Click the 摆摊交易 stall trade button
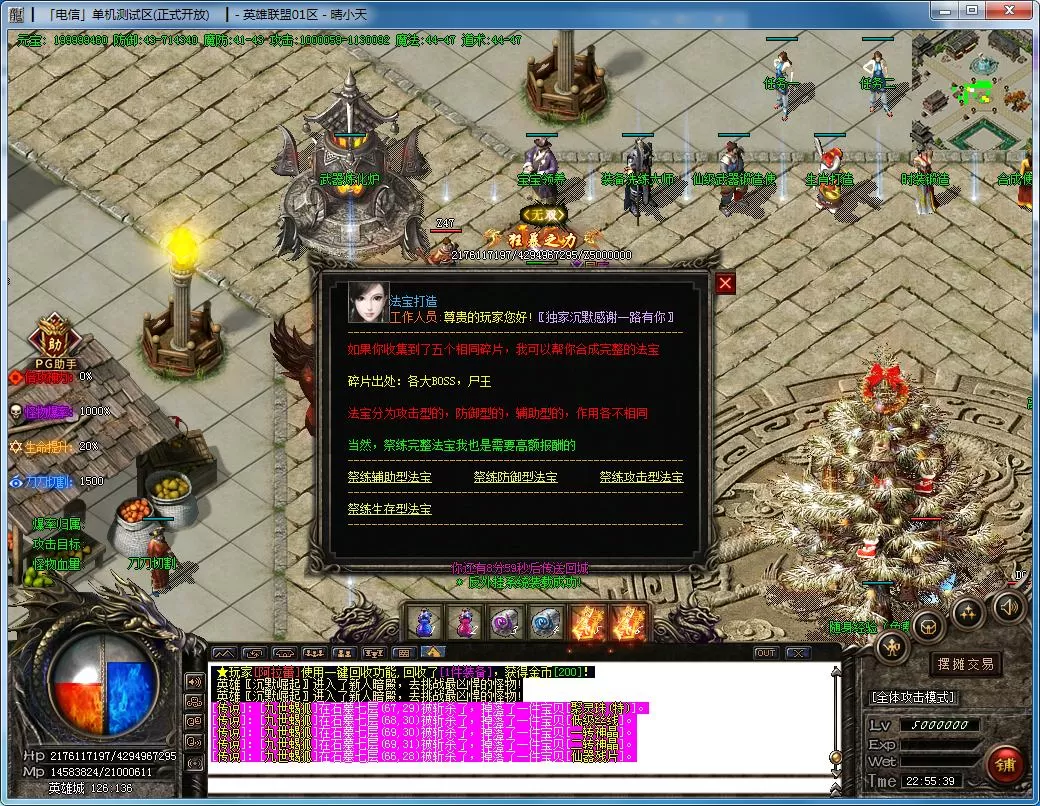This screenshot has width=1040, height=806. [965, 664]
